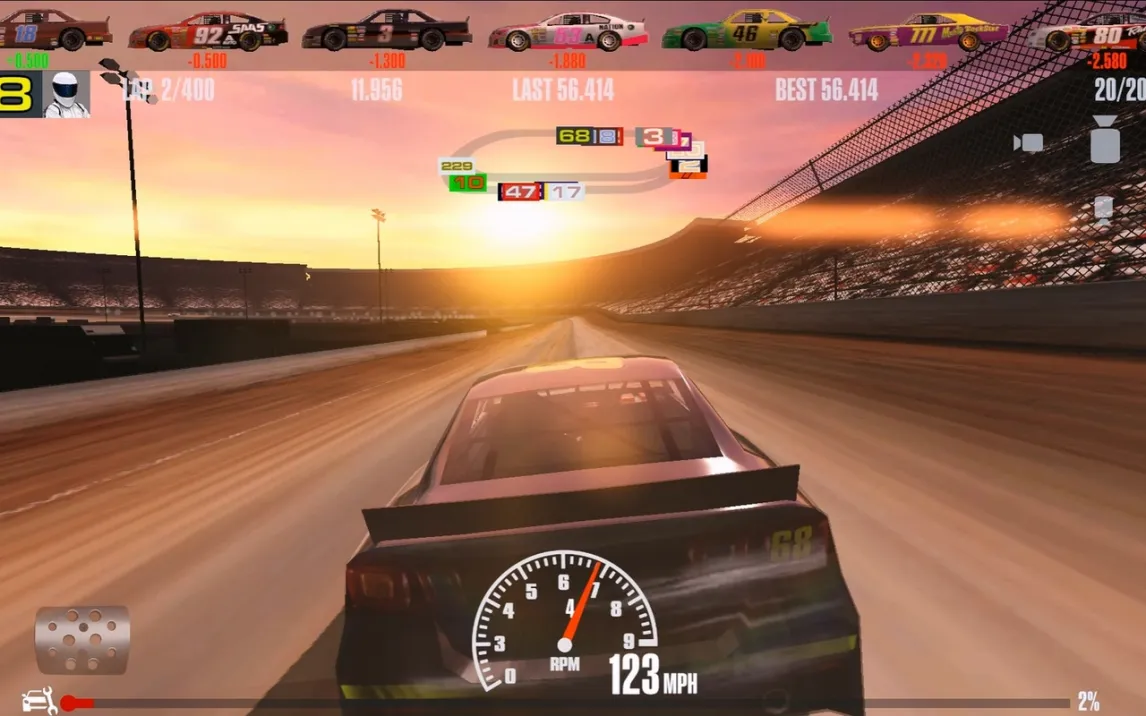Click the large icon with triangle on top

pos(1104,140)
